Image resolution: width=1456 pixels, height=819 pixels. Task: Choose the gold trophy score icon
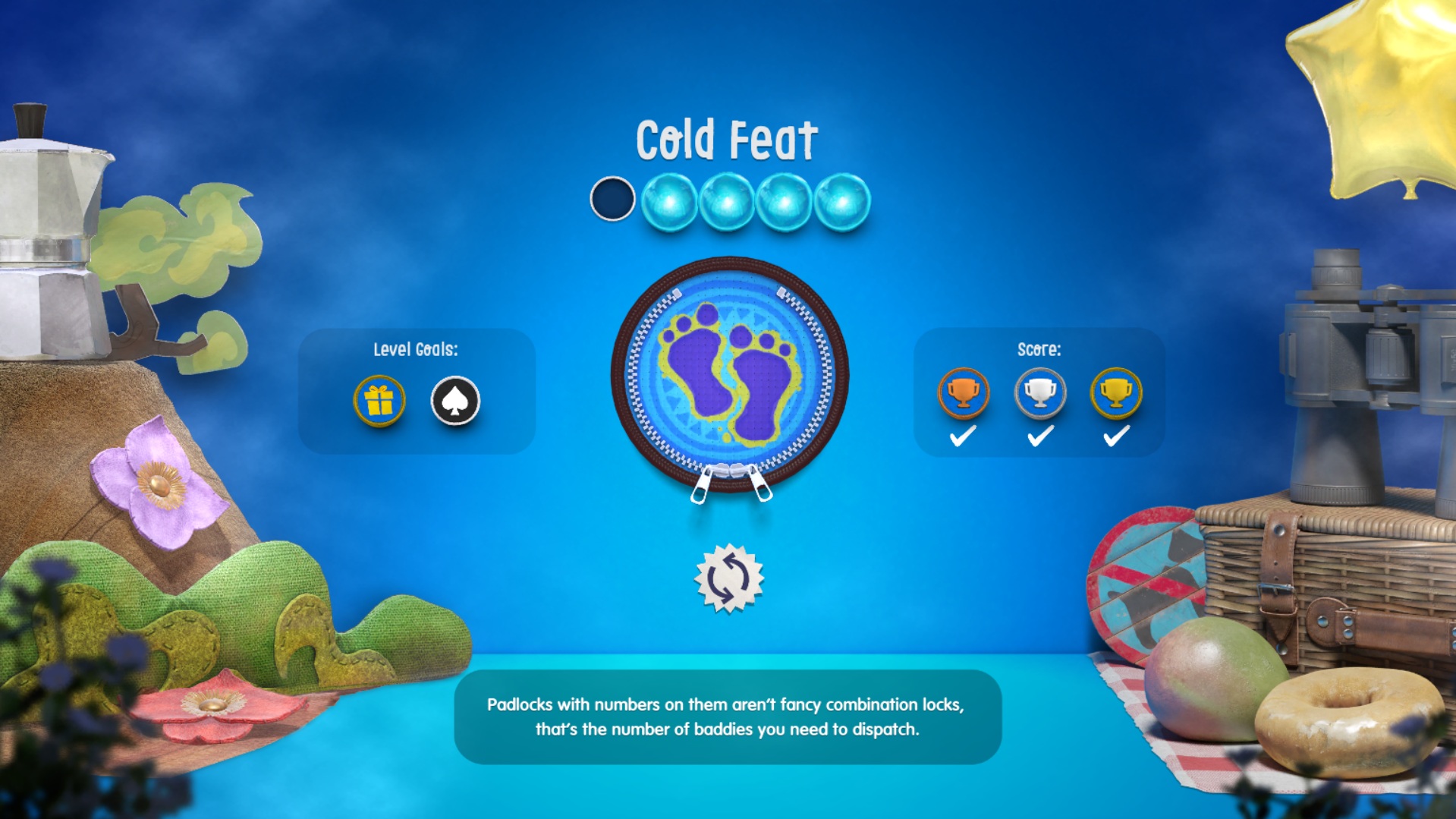(1116, 393)
